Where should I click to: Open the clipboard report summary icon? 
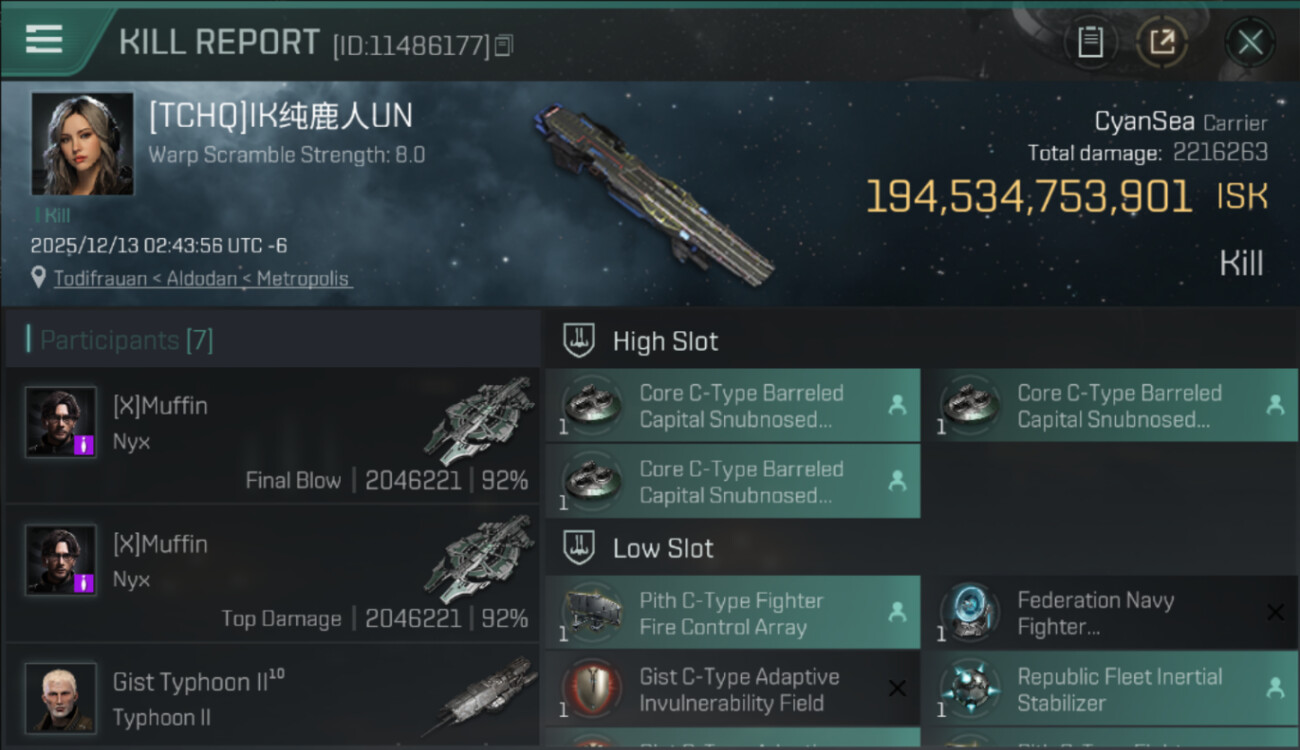[1091, 43]
